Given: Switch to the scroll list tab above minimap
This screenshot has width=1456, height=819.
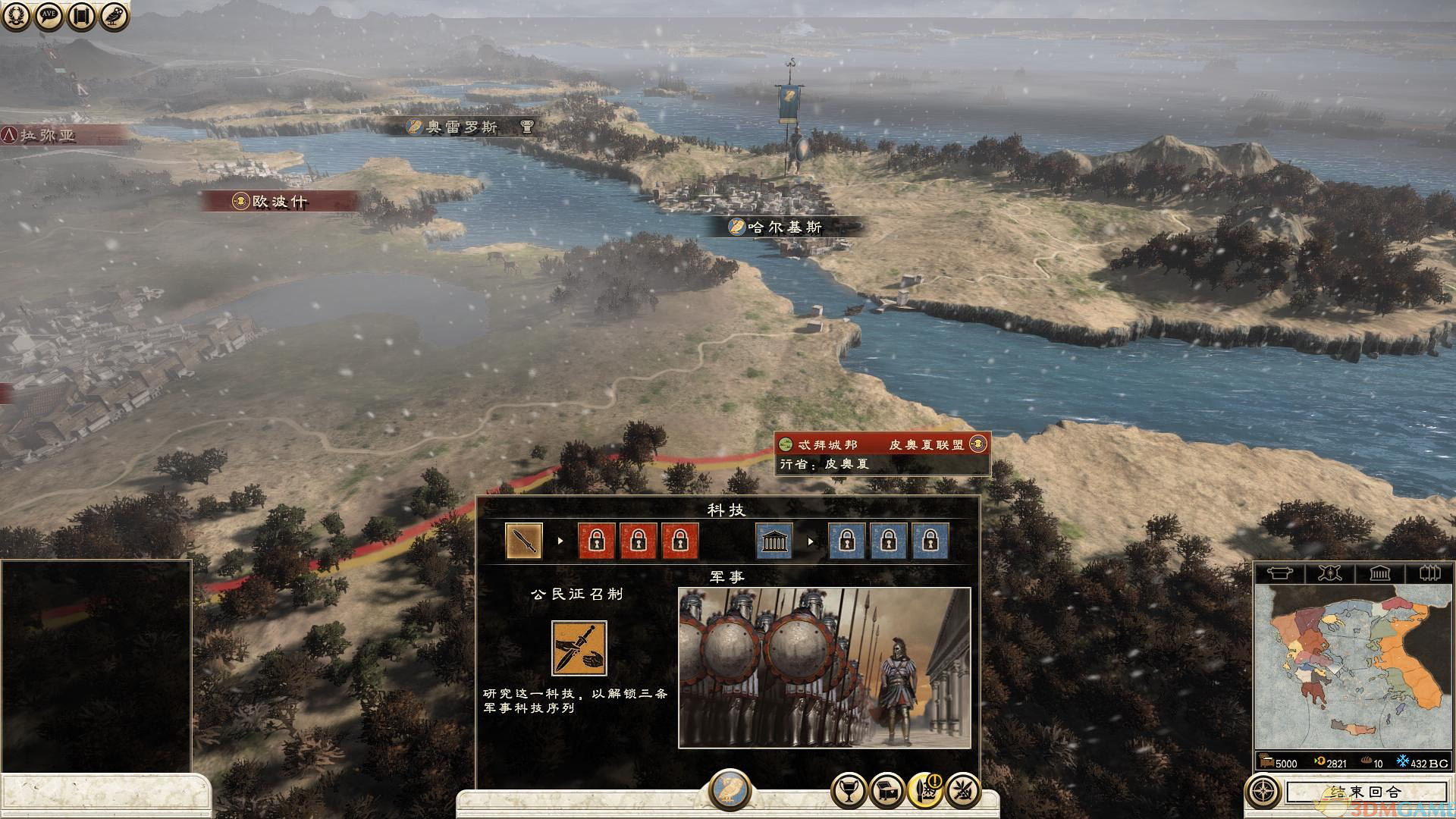Looking at the screenshot, I should click(1279, 573).
